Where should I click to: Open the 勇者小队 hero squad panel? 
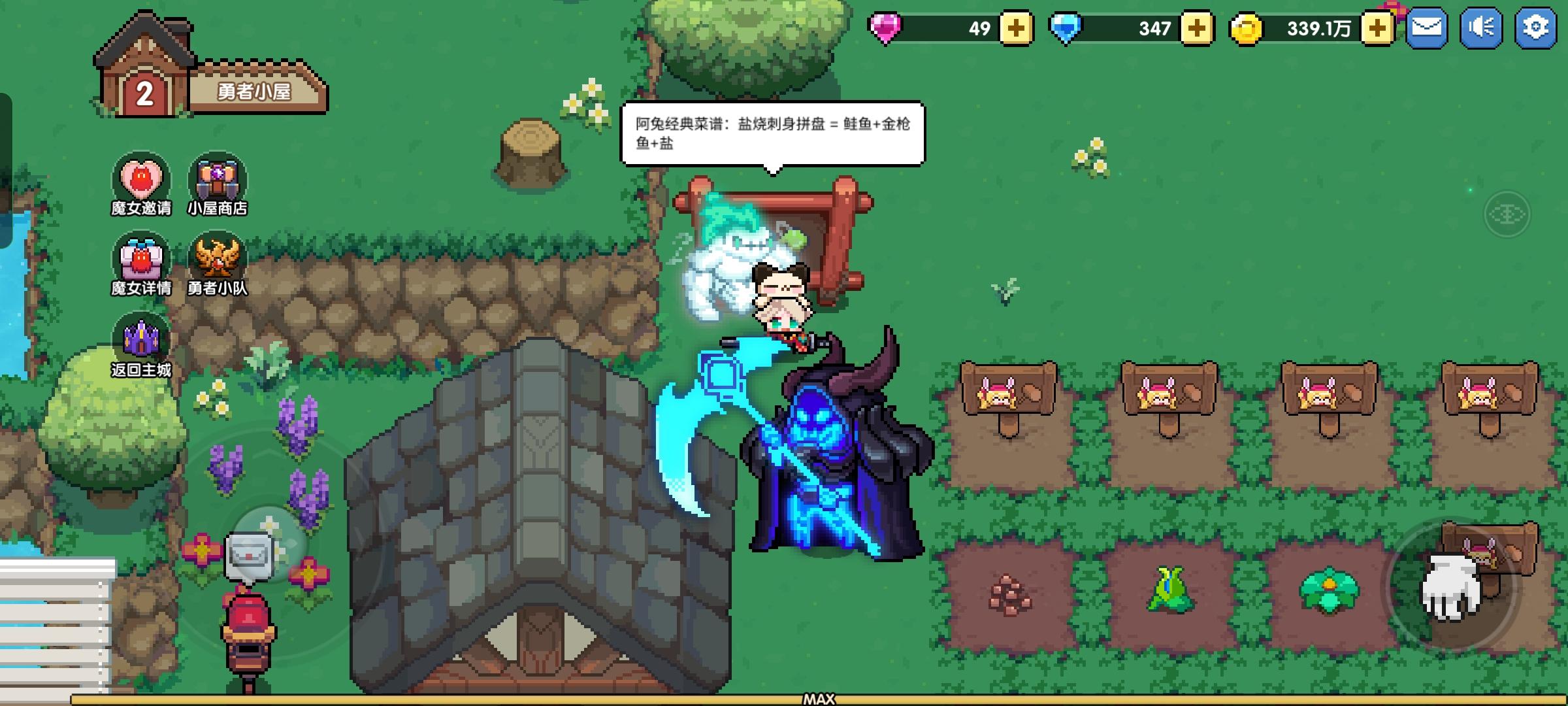click(x=218, y=257)
